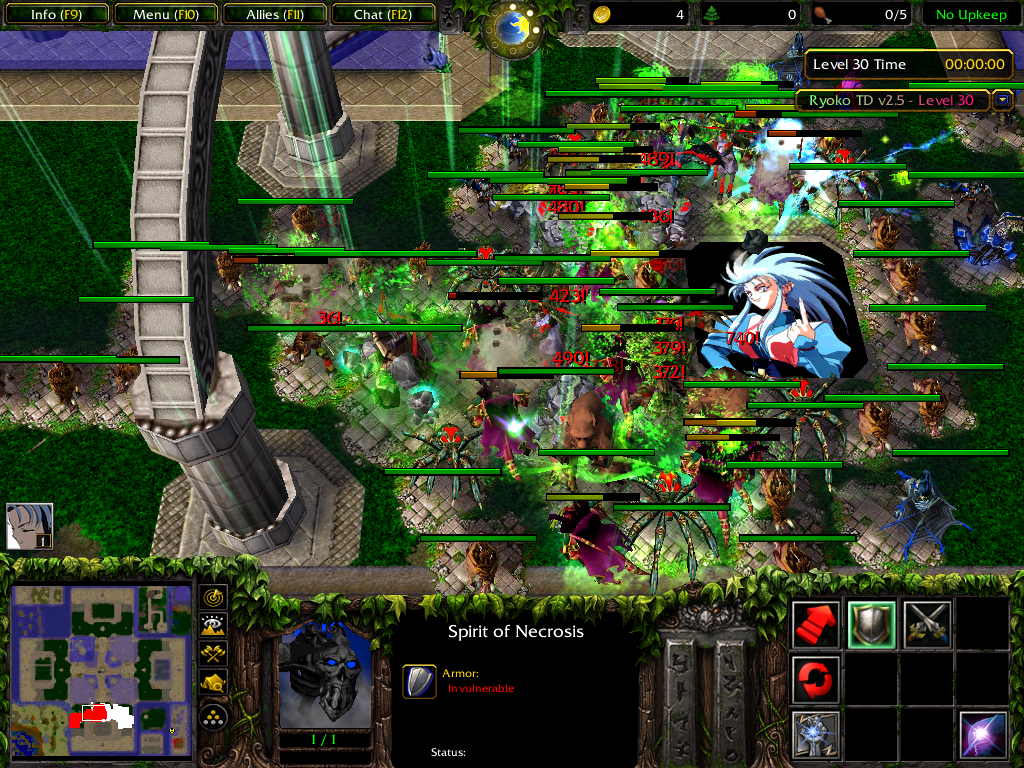The width and height of the screenshot is (1024, 768).
Task: Toggle the minimap terrain visibility button
Action: (214, 626)
